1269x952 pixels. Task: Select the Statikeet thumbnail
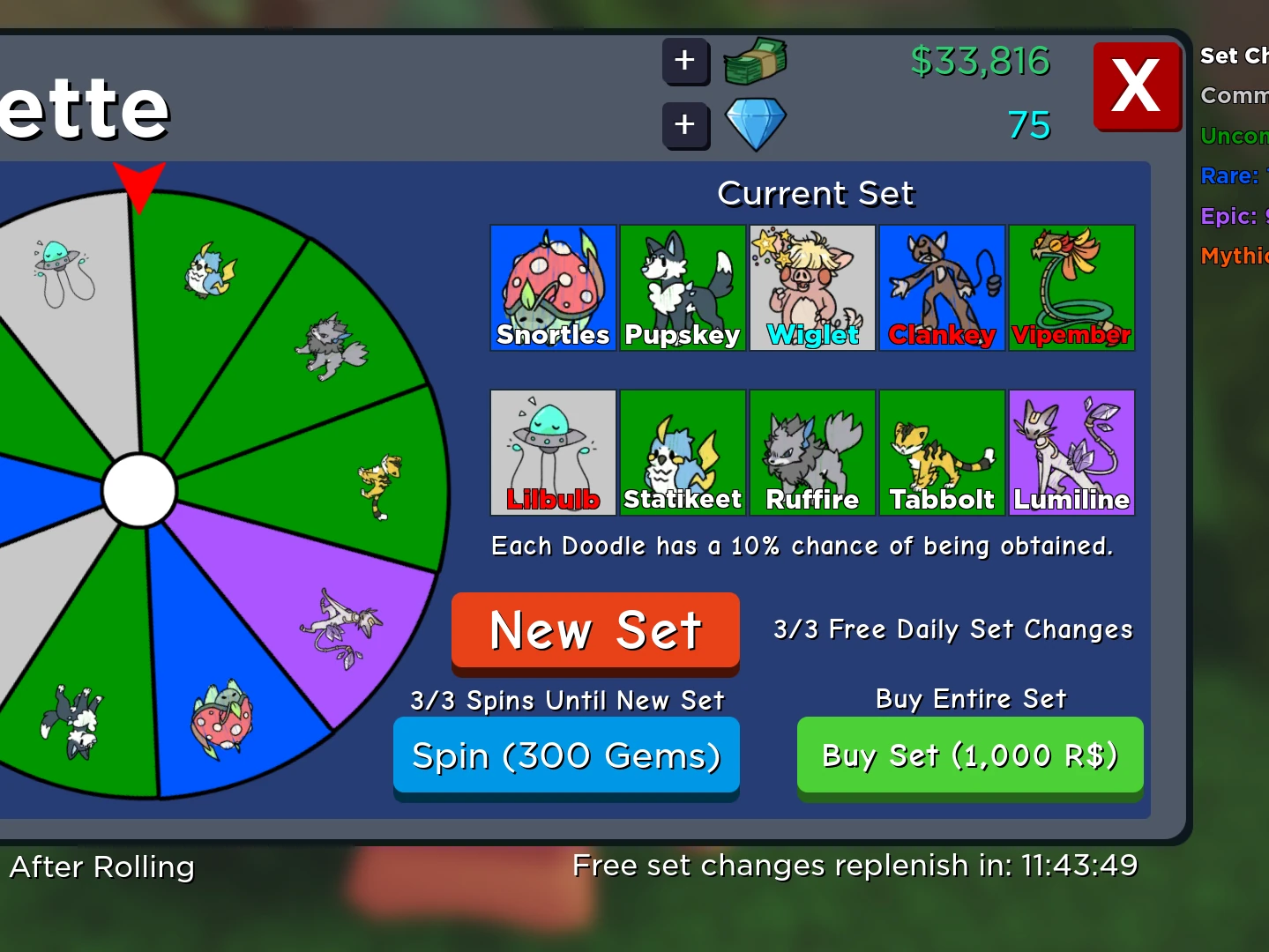682,452
